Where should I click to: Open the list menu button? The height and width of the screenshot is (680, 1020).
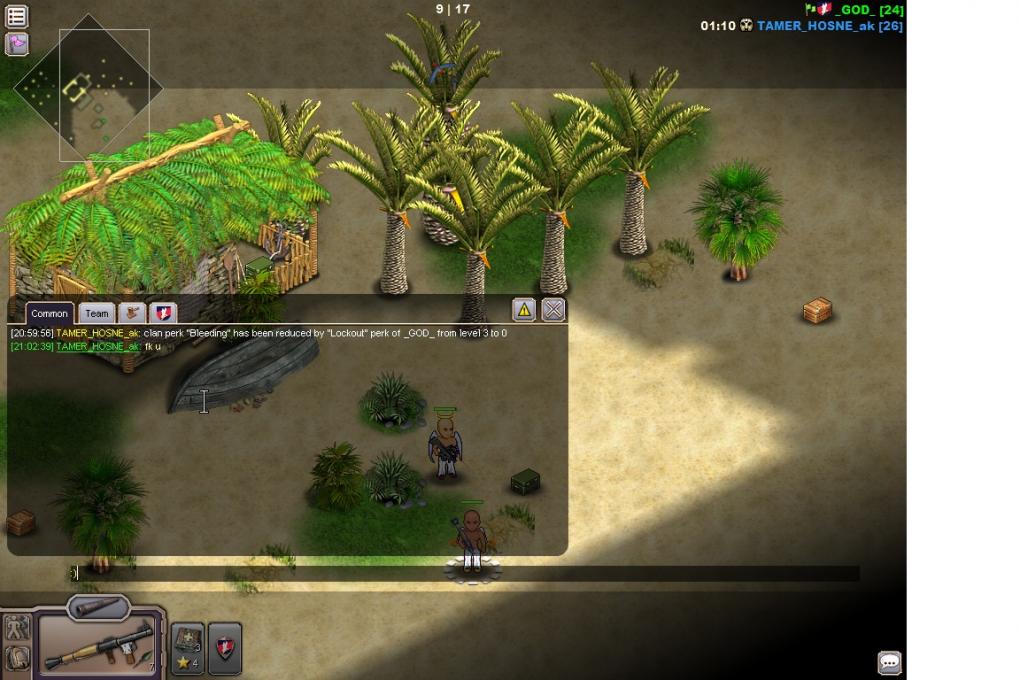17,16
